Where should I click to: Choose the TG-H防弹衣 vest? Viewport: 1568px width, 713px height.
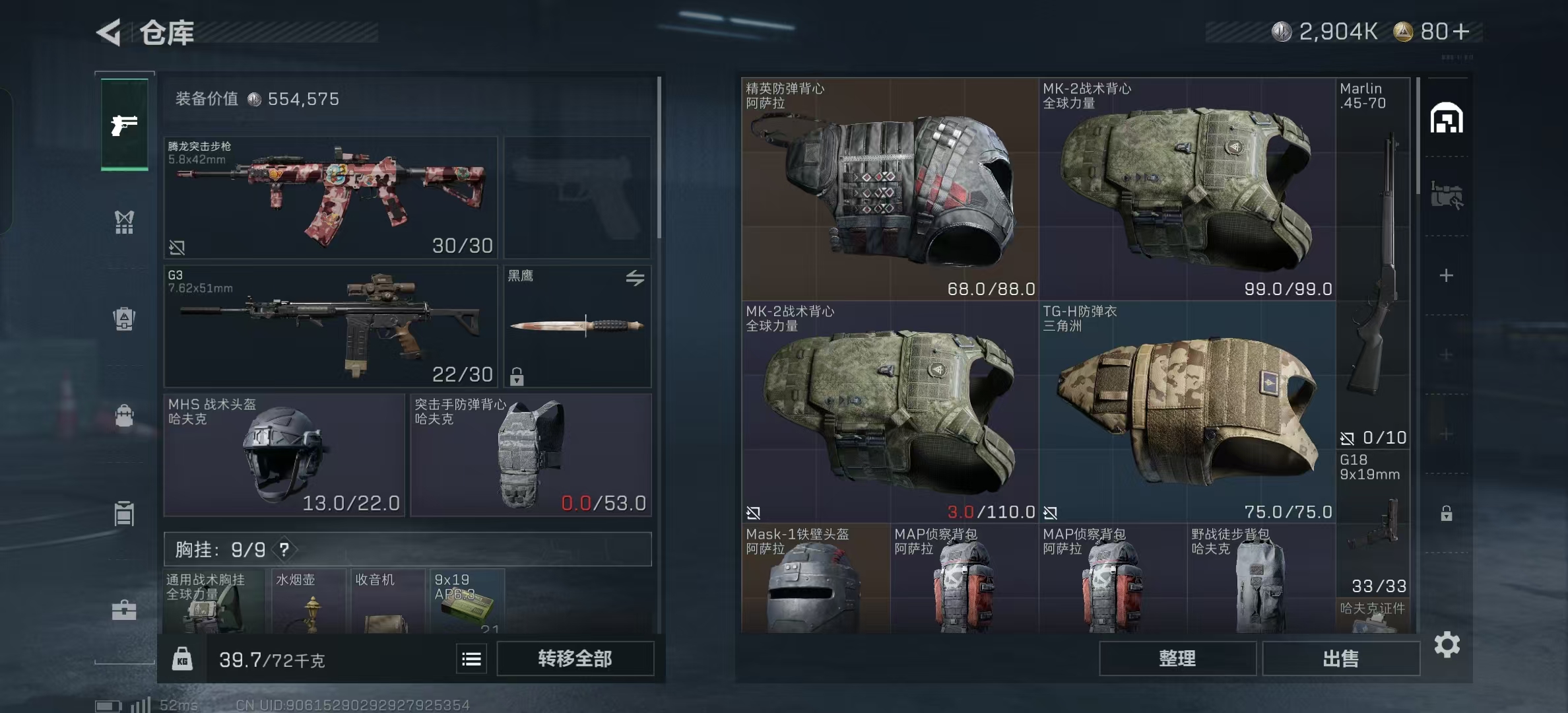1187,412
